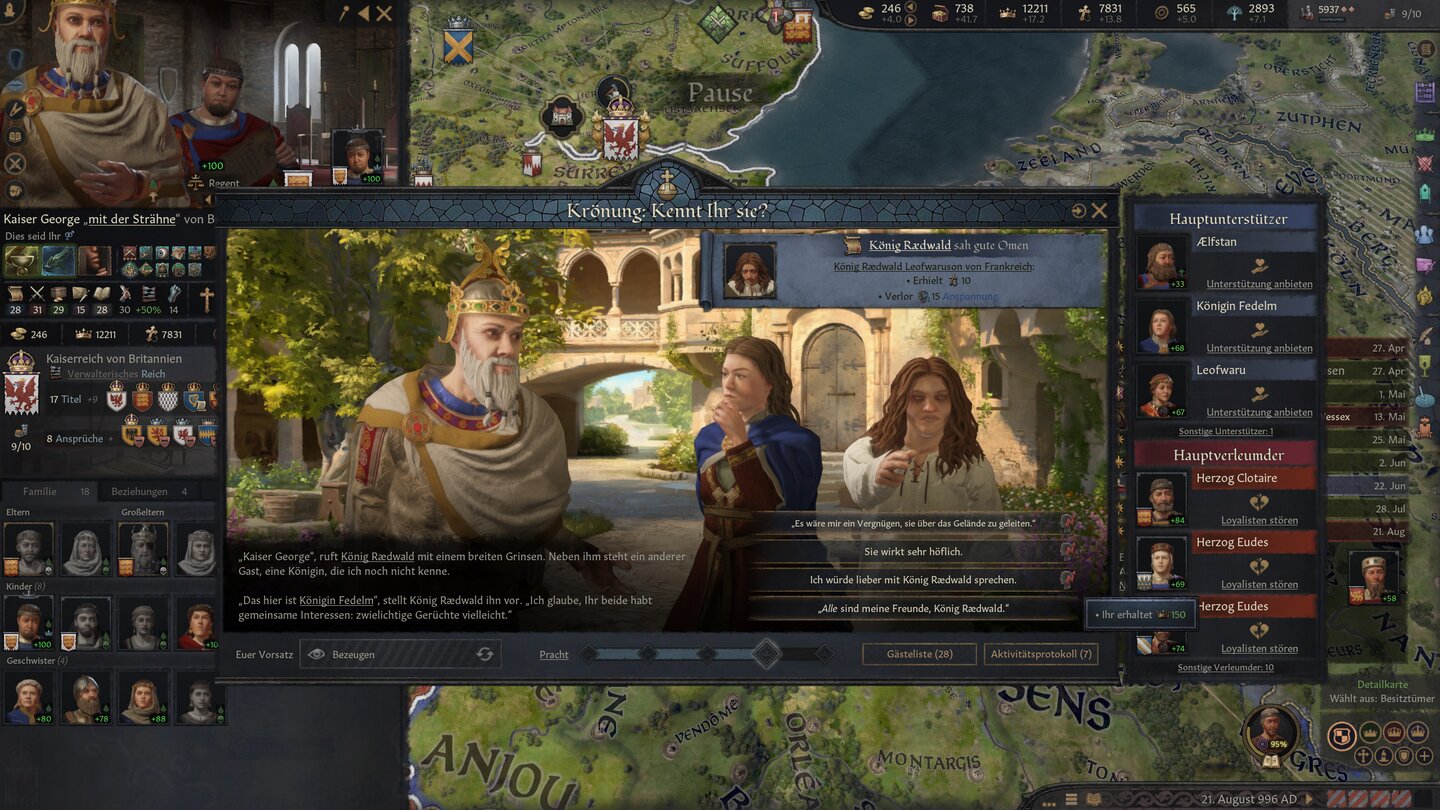Click the gold coin icon in top bar
The width and height of the screenshot is (1440, 810).
(x=865, y=12)
